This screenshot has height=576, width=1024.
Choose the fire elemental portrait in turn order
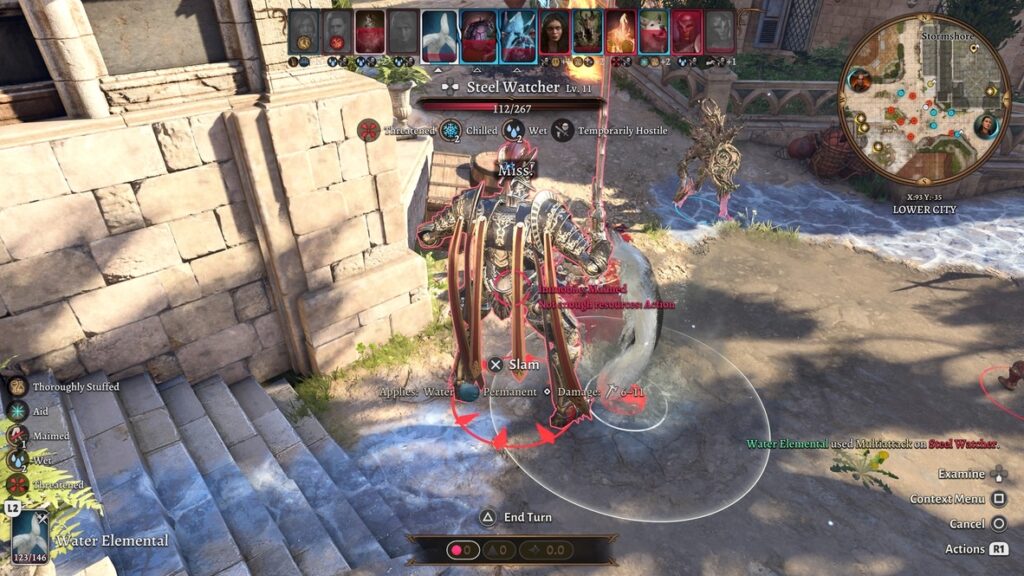click(620, 31)
